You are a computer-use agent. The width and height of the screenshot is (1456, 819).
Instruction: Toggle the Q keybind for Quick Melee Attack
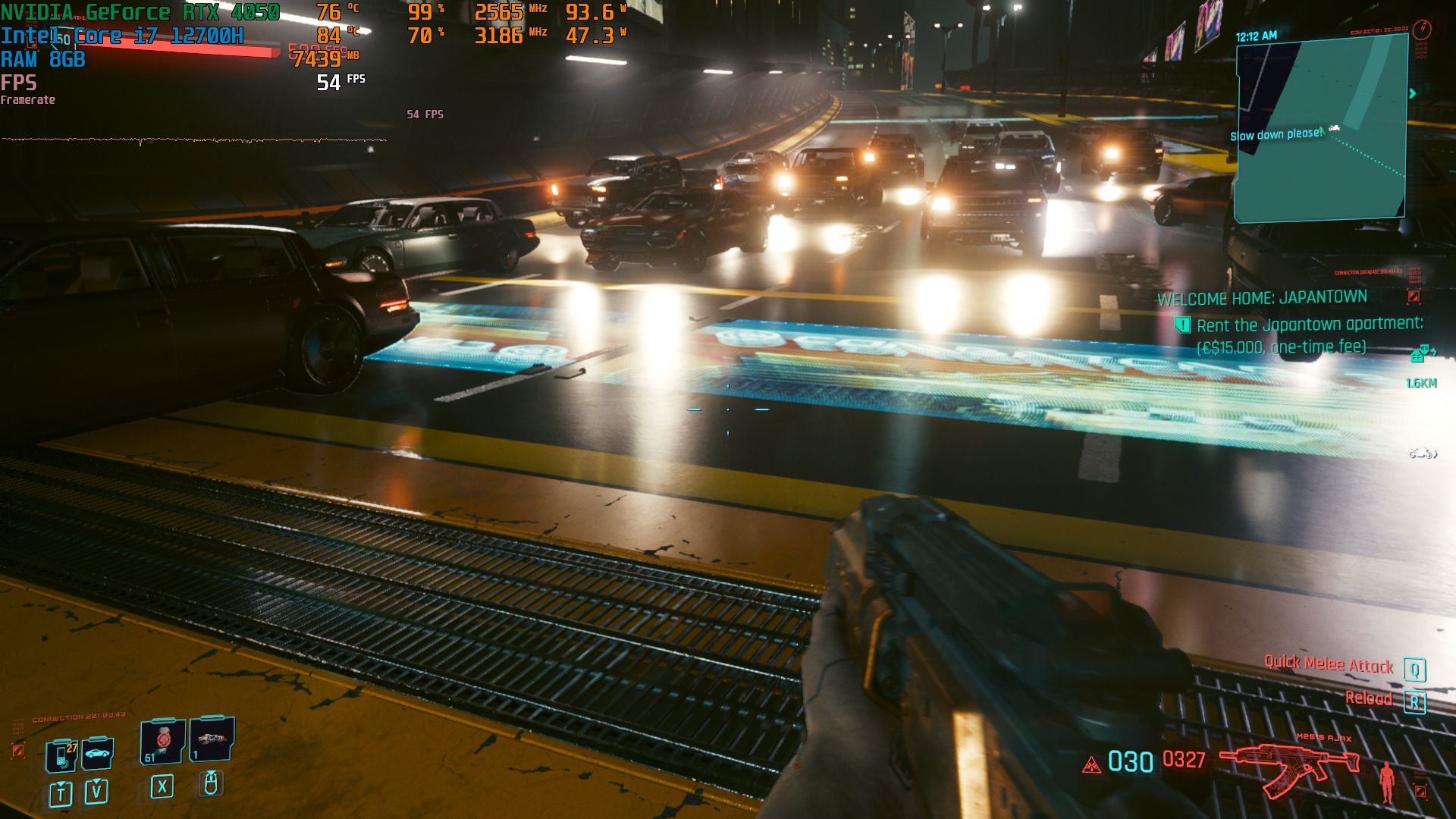[x=1415, y=670]
